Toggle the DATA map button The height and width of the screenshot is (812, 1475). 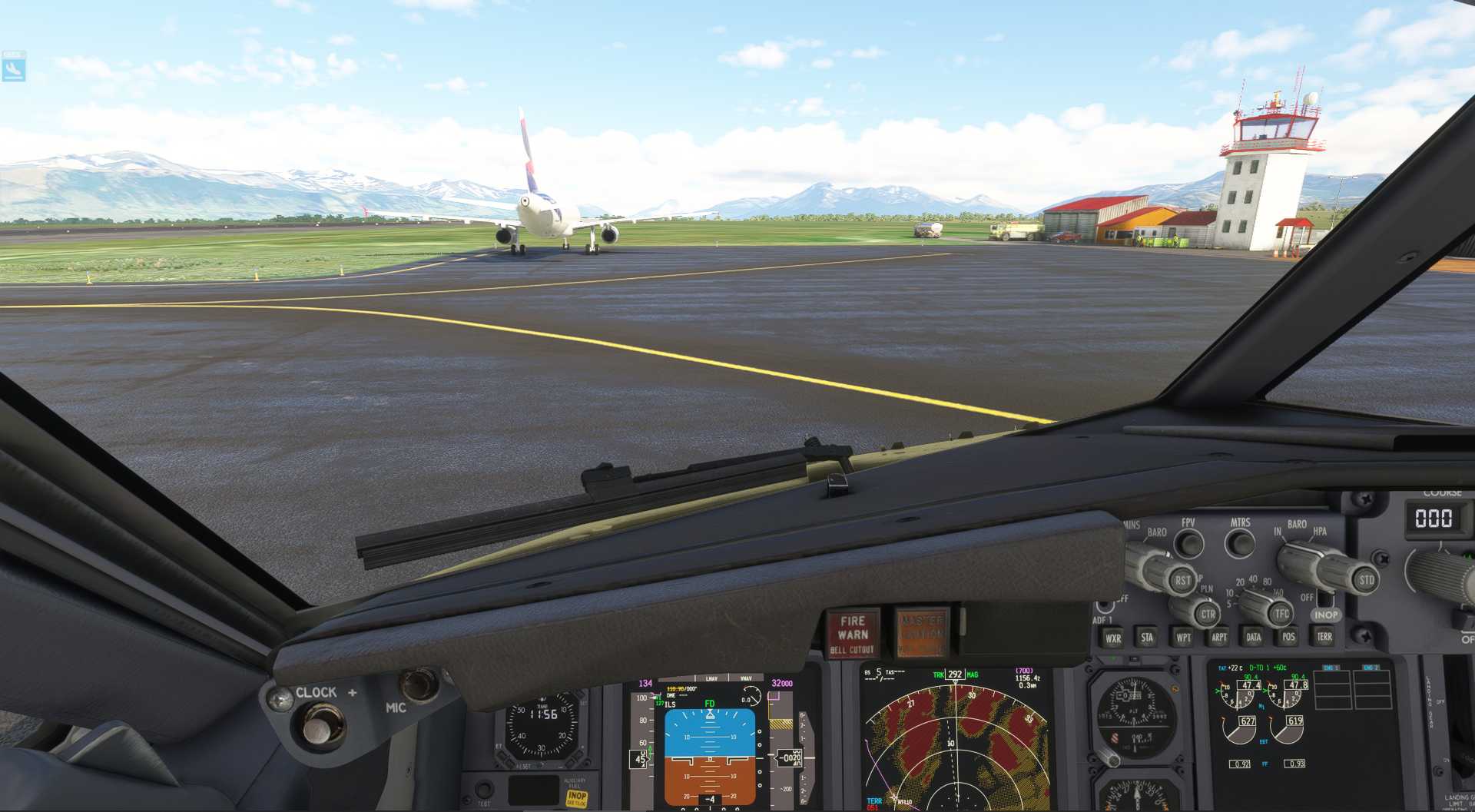(x=1253, y=637)
